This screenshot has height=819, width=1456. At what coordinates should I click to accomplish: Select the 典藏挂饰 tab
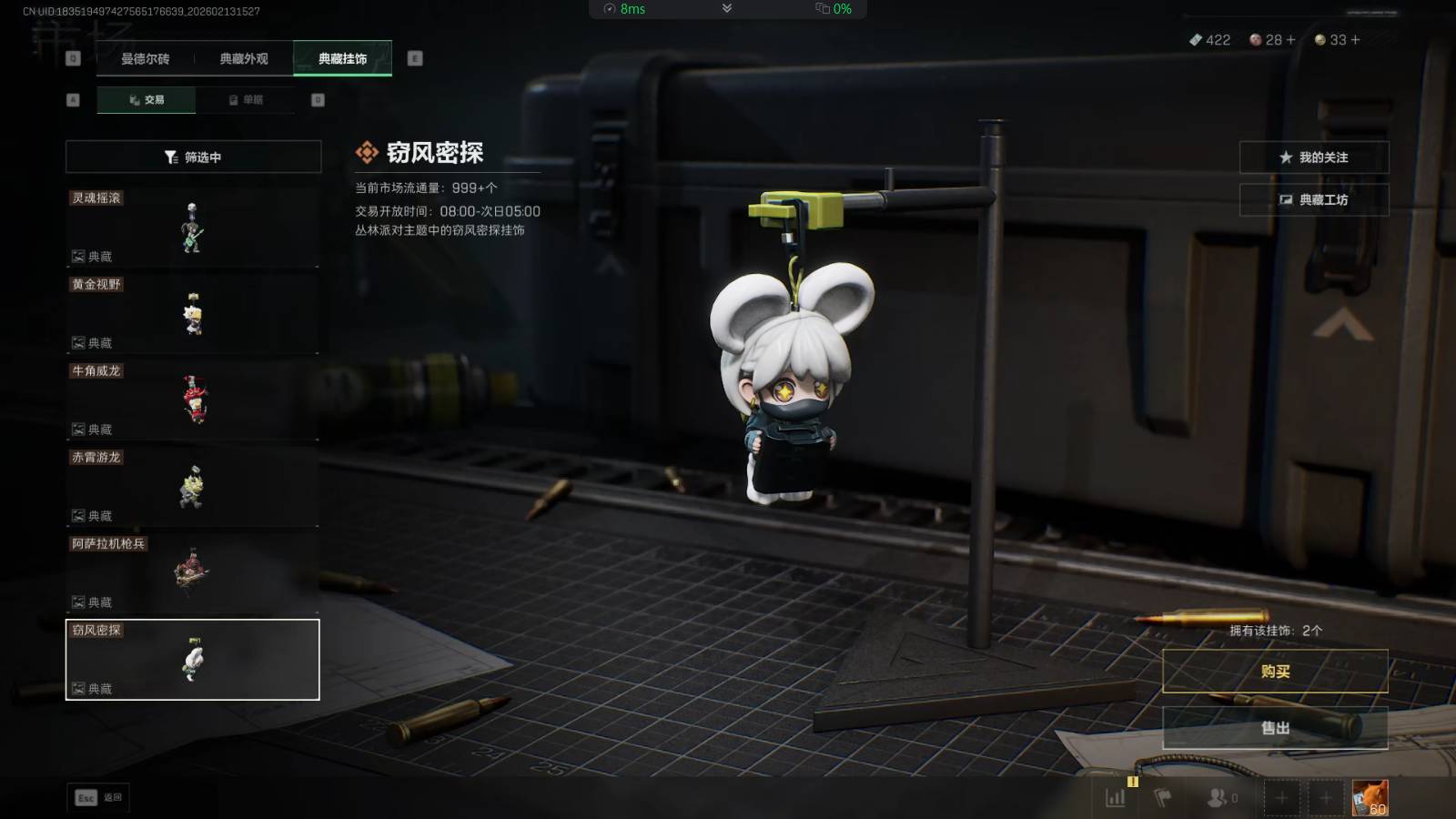[342, 59]
